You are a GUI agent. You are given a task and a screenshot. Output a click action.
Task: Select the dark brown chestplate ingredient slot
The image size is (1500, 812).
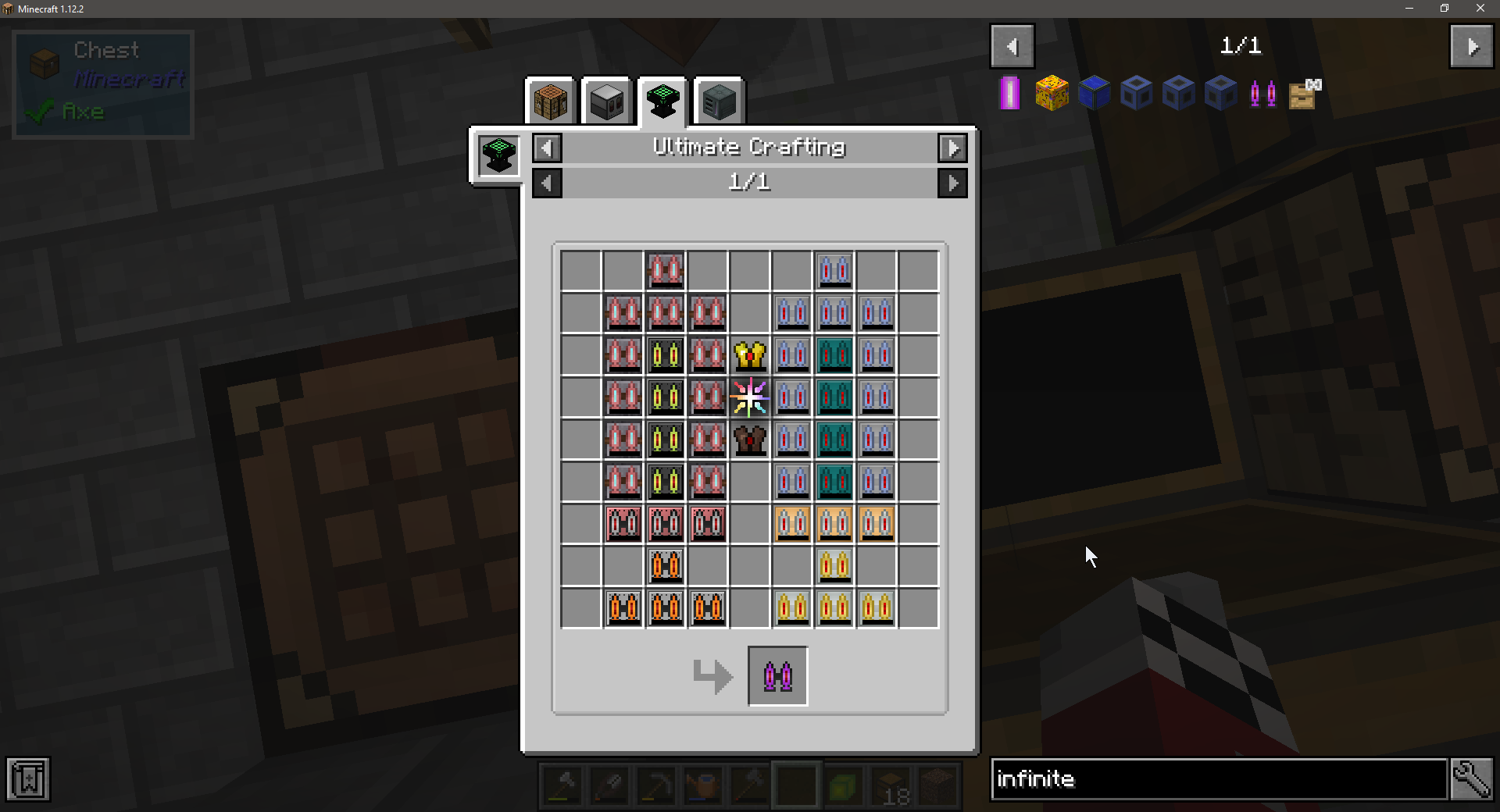[x=750, y=440]
